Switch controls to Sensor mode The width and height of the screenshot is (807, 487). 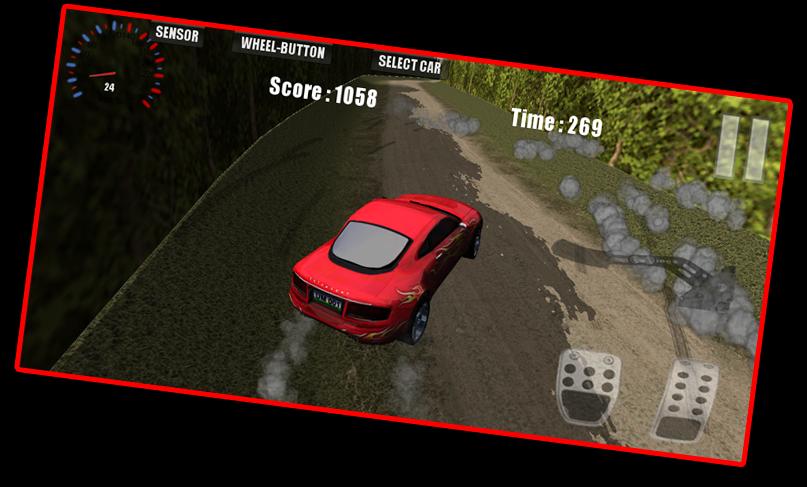(x=177, y=35)
